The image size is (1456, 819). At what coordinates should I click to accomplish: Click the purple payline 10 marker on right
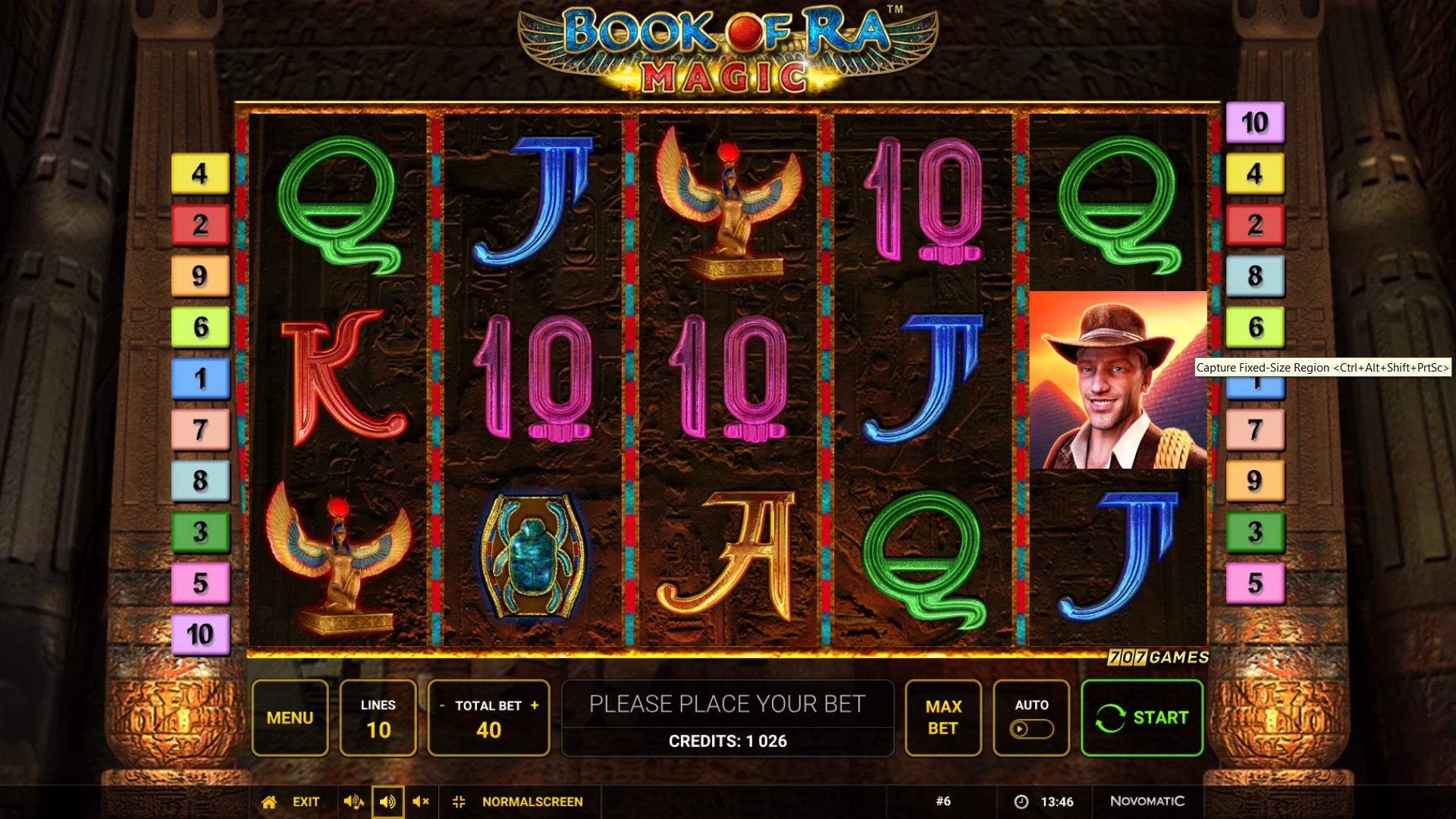(1255, 122)
